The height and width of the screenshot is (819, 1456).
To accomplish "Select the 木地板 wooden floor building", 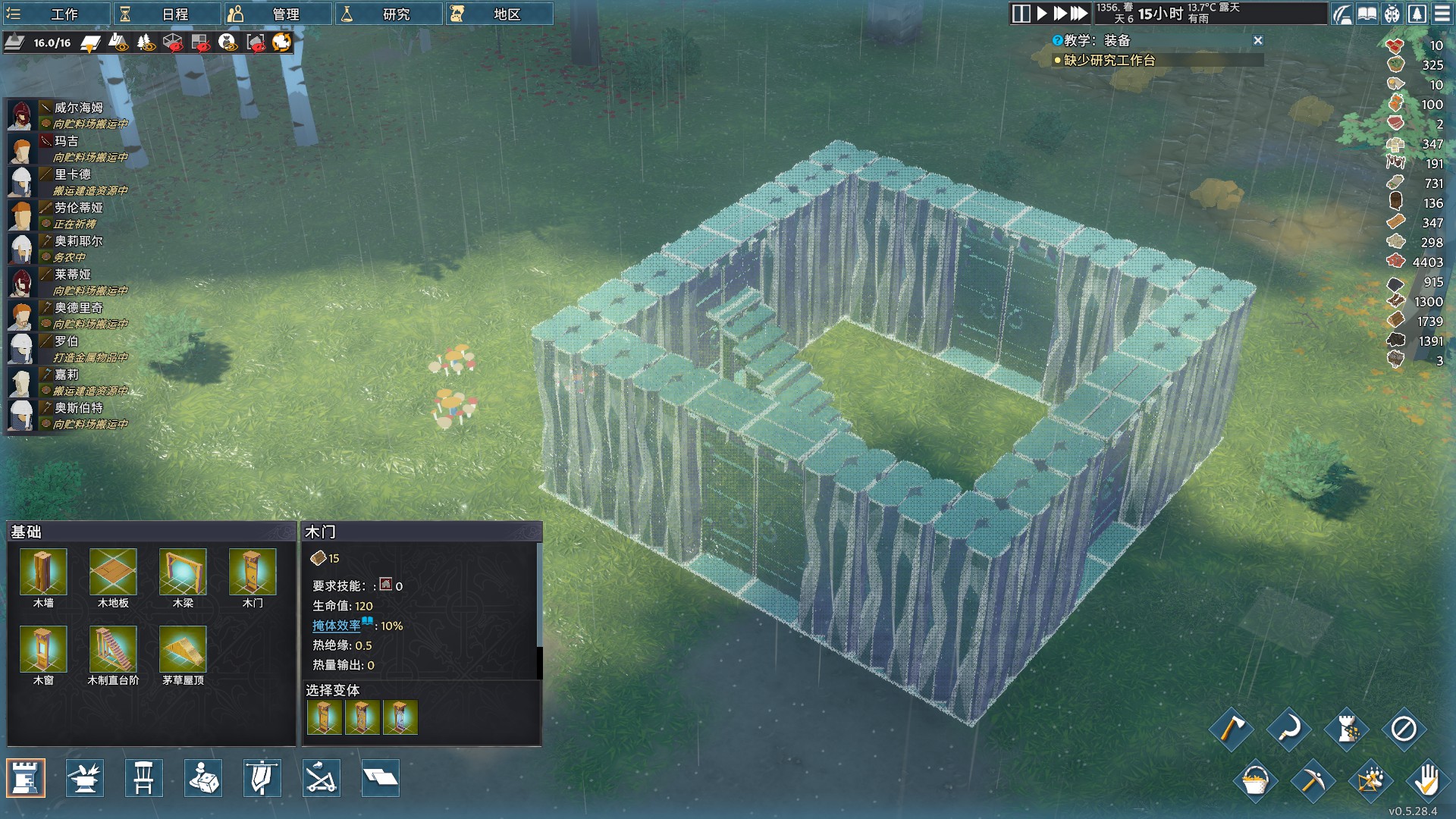I will (x=113, y=573).
